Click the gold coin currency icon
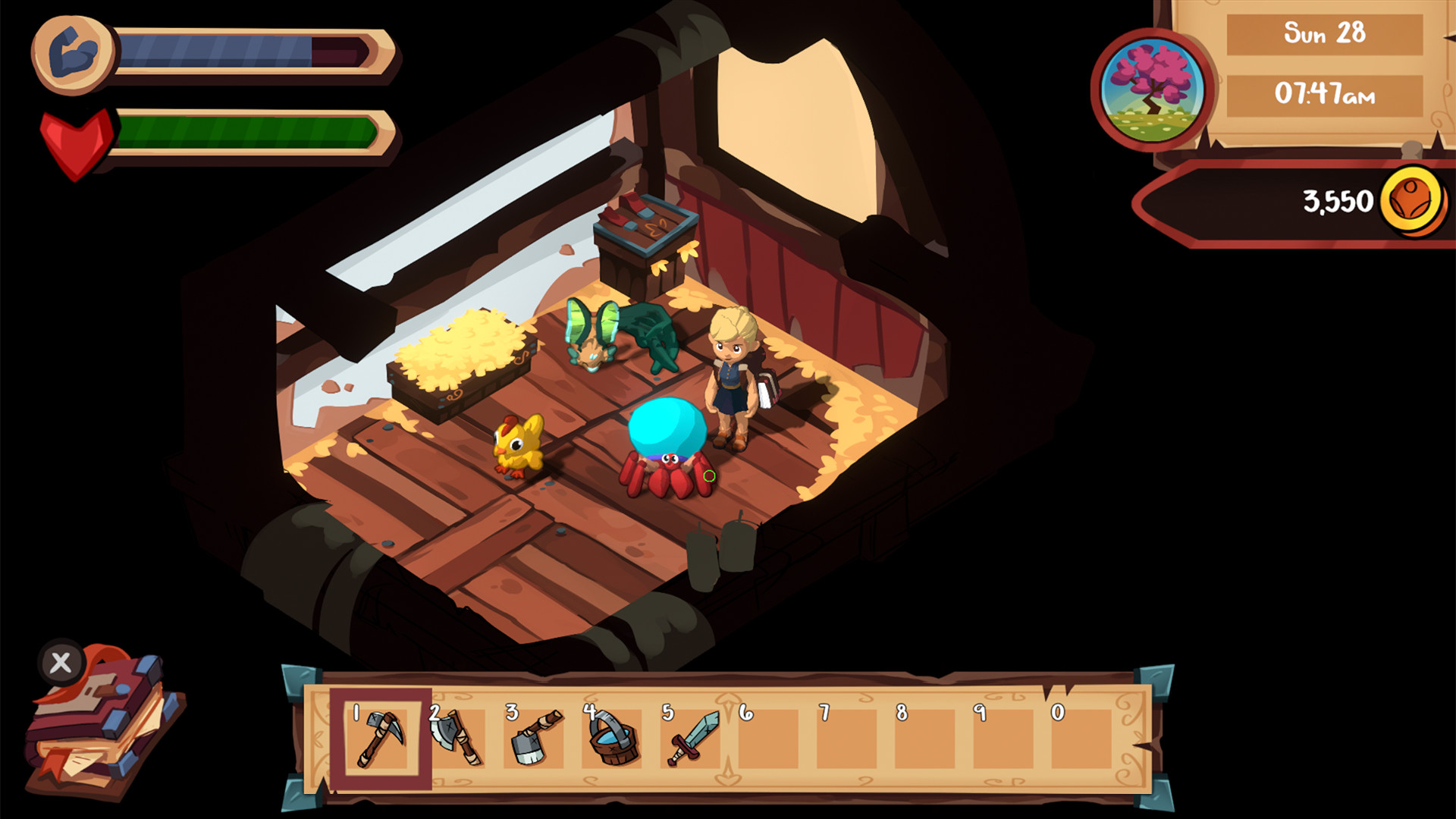This screenshot has height=819, width=1456. click(1411, 202)
